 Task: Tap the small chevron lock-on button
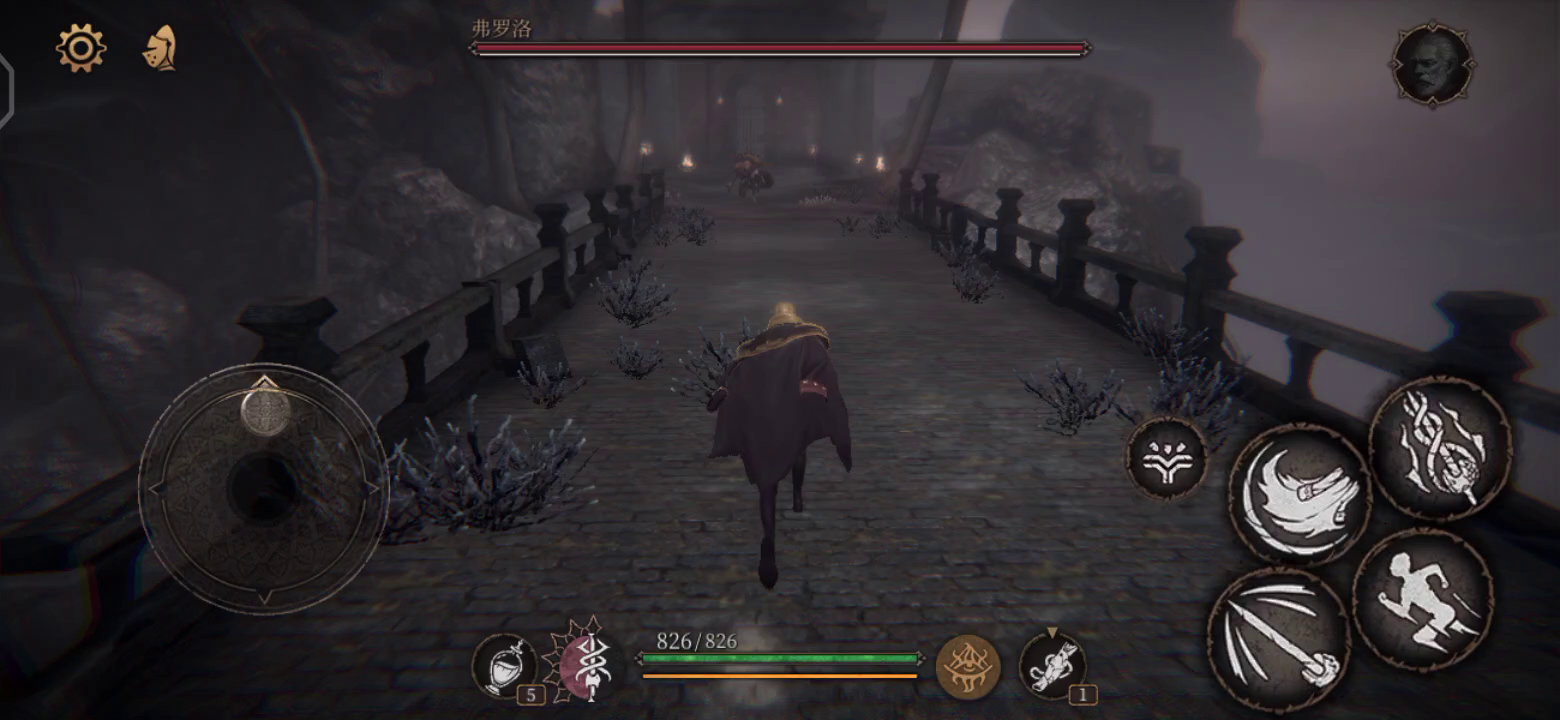1167,458
